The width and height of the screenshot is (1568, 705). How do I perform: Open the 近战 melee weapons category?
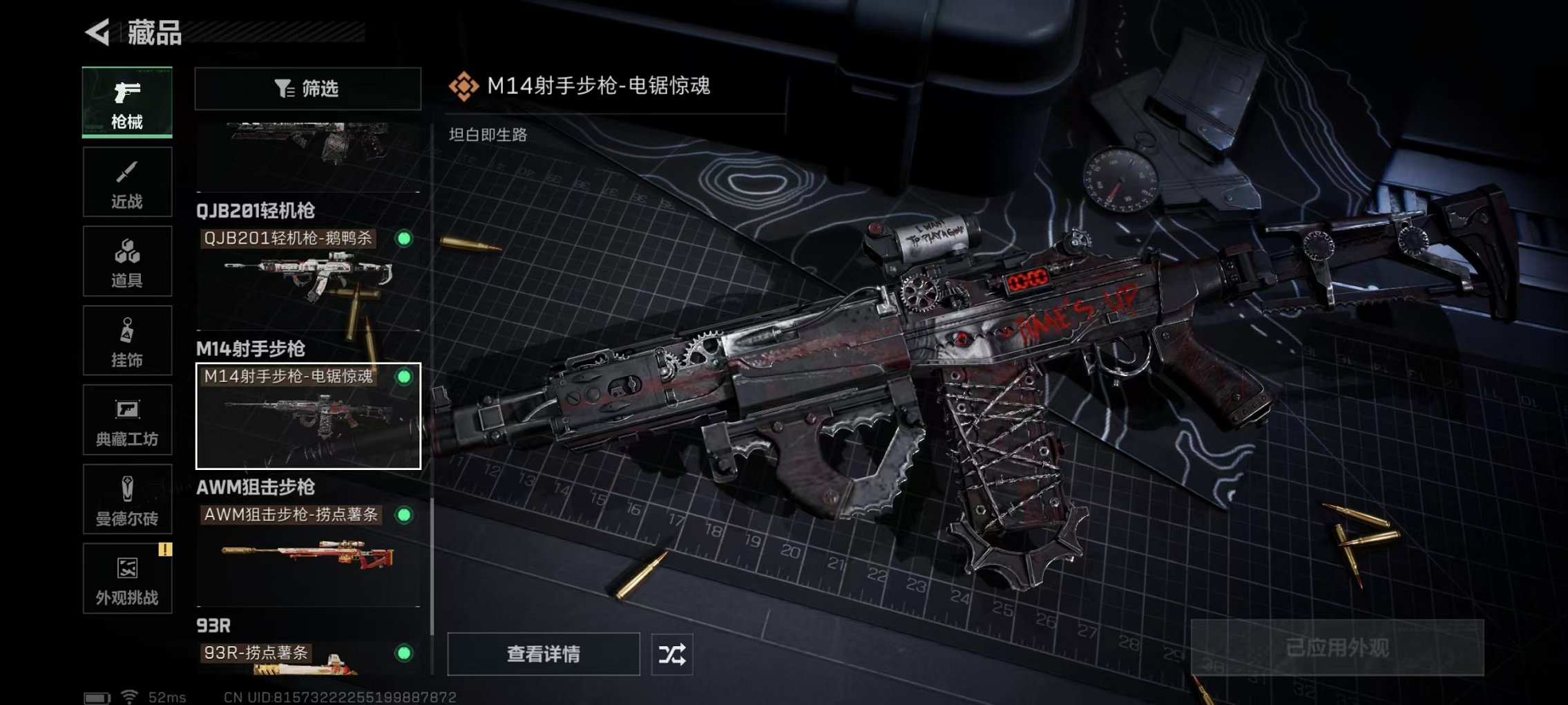click(x=126, y=181)
